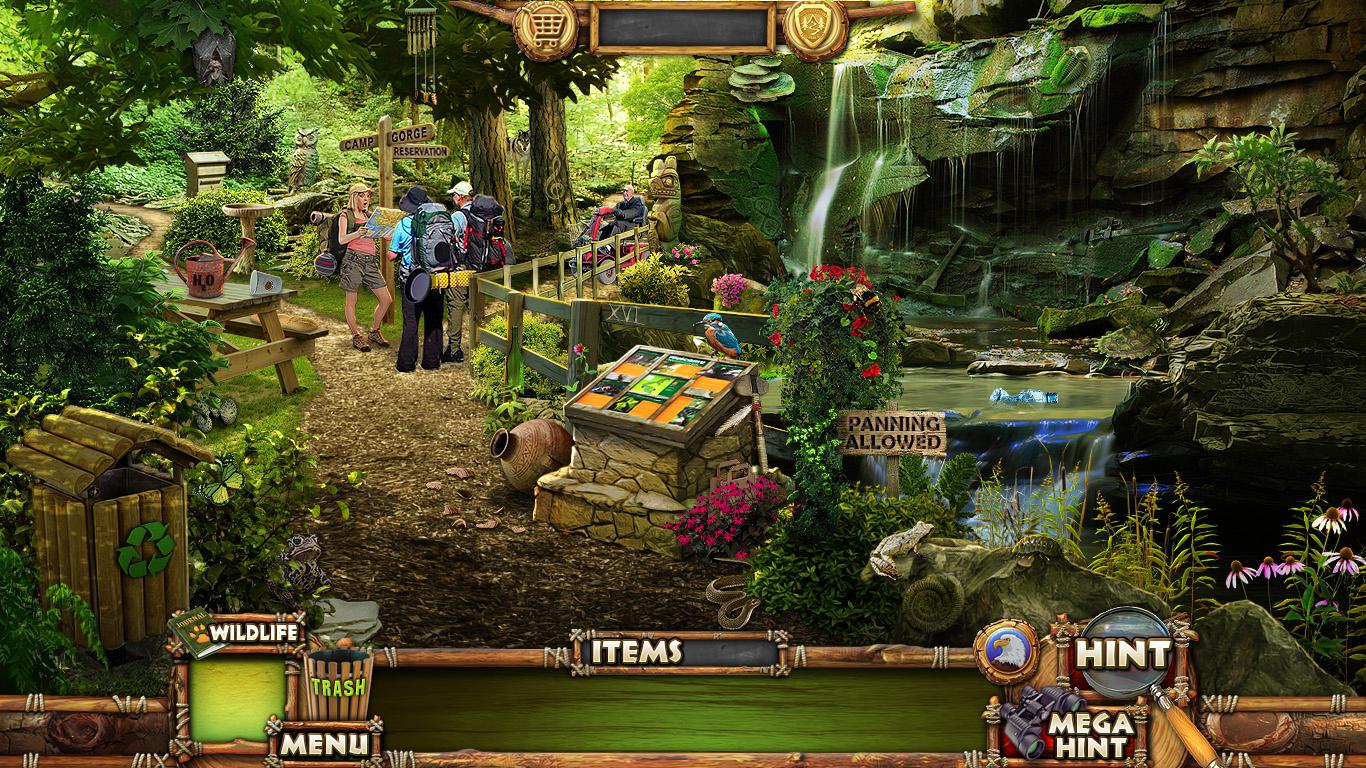
Task: Use the Hint magnifying glass
Action: [1122, 654]
